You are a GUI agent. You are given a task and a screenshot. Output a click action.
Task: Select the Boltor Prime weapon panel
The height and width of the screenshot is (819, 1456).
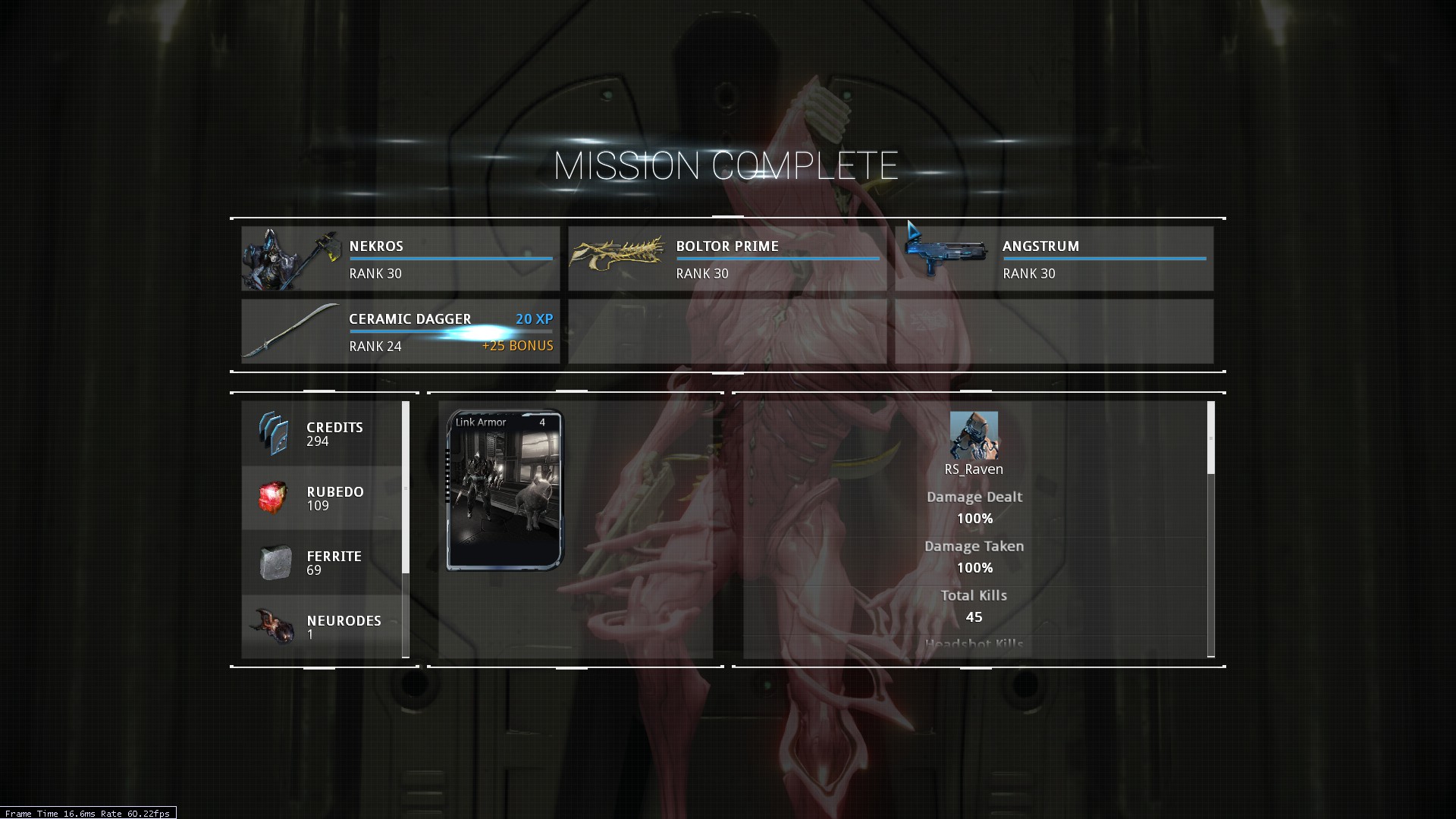pyautogui.click(x=726, y=259)
